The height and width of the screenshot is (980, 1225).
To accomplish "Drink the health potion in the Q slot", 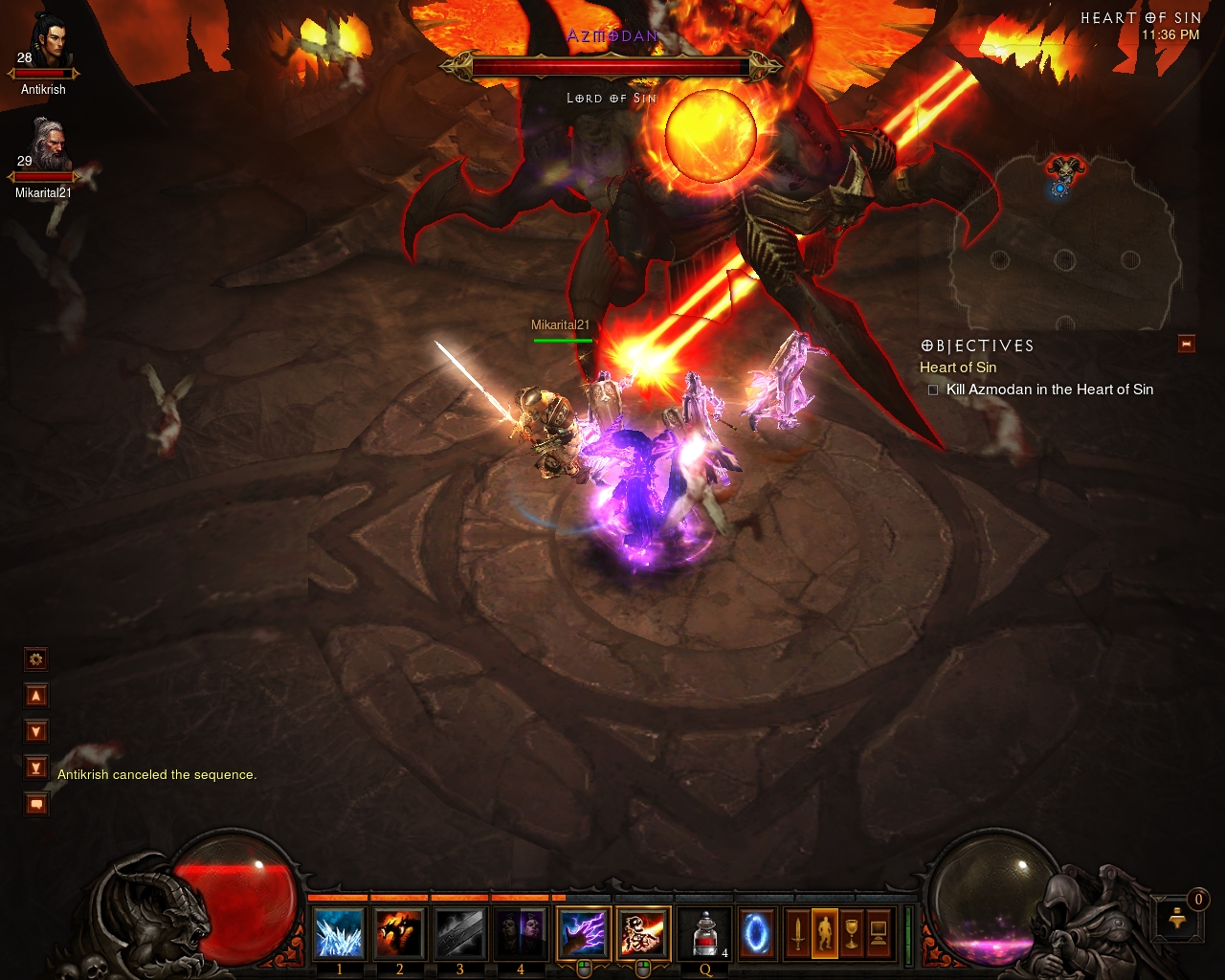I will click(x=705, y=933).
